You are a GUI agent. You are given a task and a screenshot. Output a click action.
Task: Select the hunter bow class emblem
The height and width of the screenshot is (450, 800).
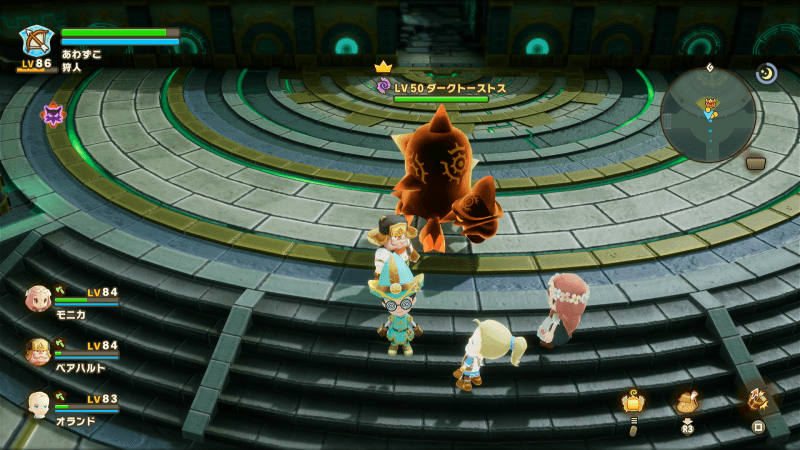[x=38, y=43]
